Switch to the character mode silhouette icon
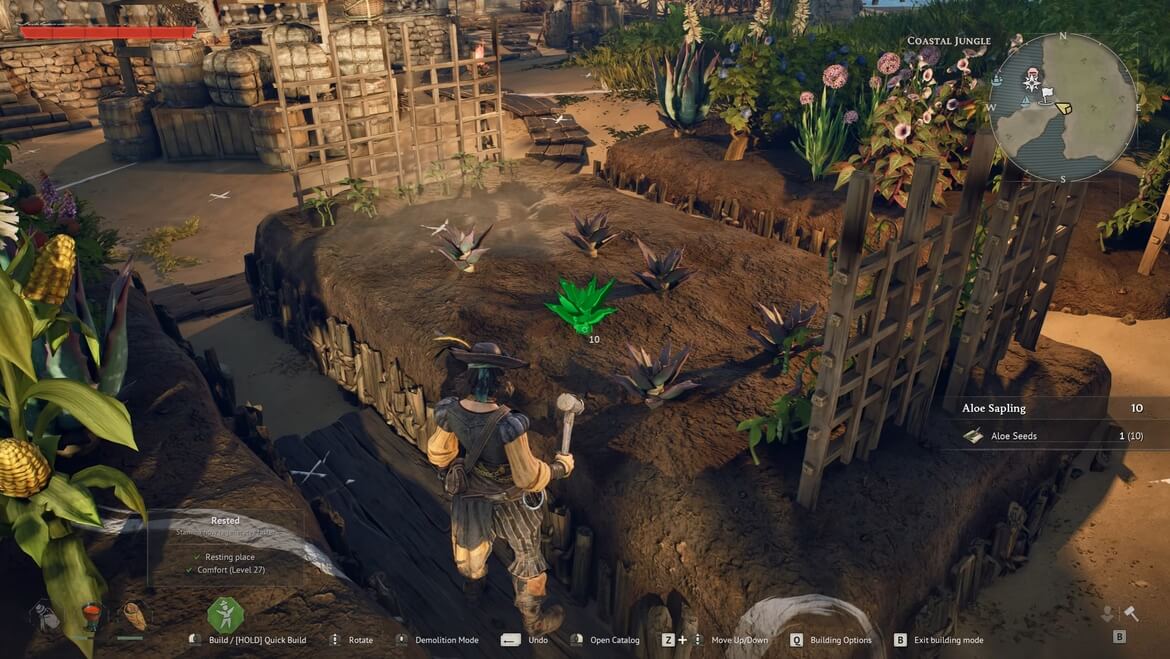The width and height of the screenshot is (1170, 659). [x=1108, y=614]
